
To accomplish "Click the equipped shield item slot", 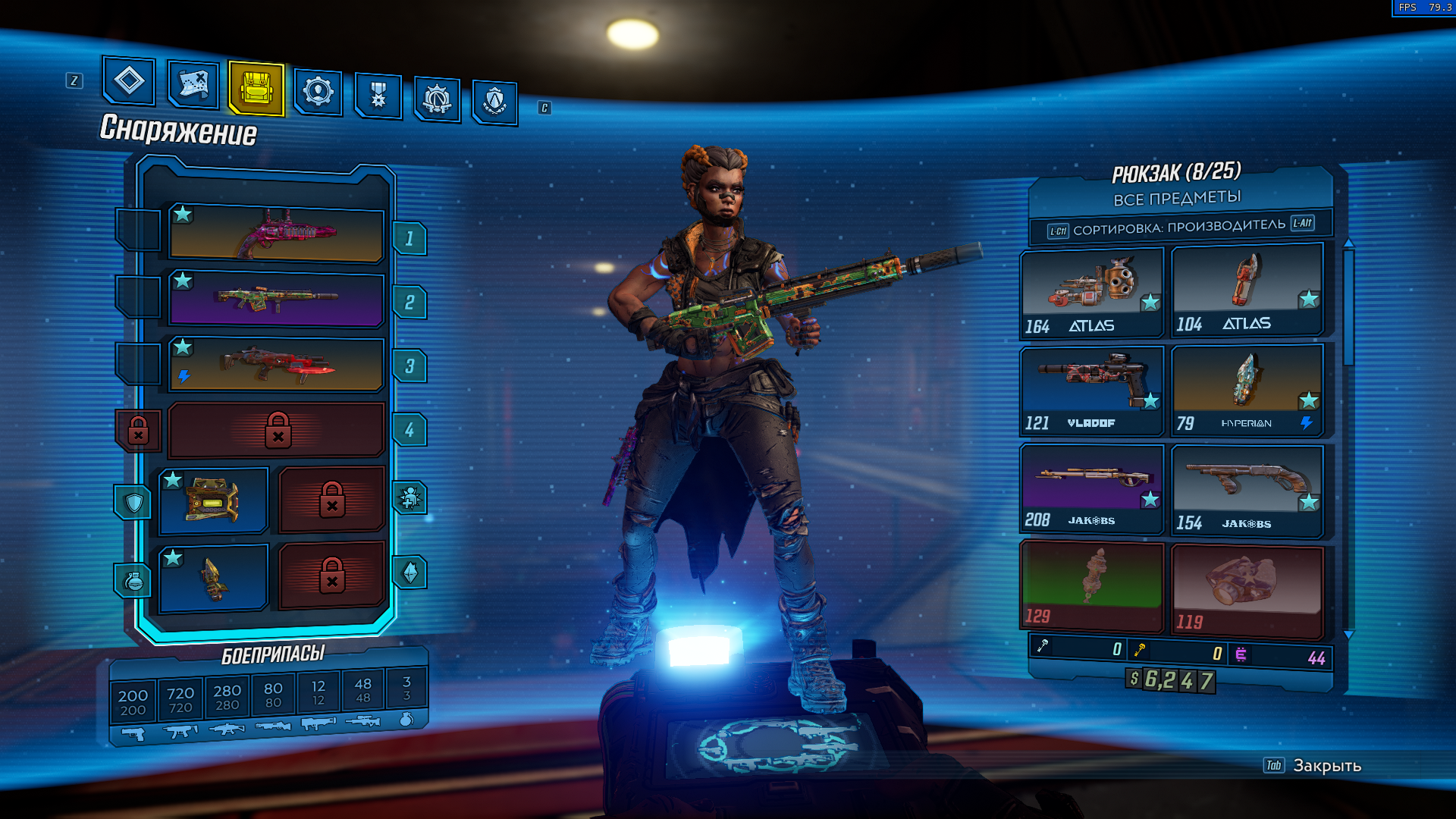I will point(213,500).
